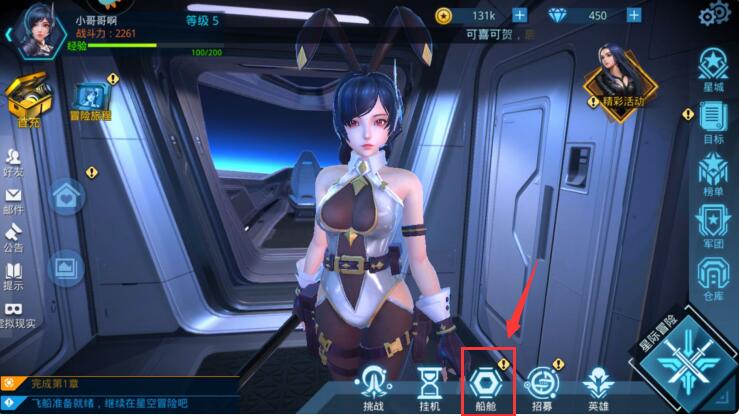
Task: Go to 星城 star city
Action: tap(713, 70)
